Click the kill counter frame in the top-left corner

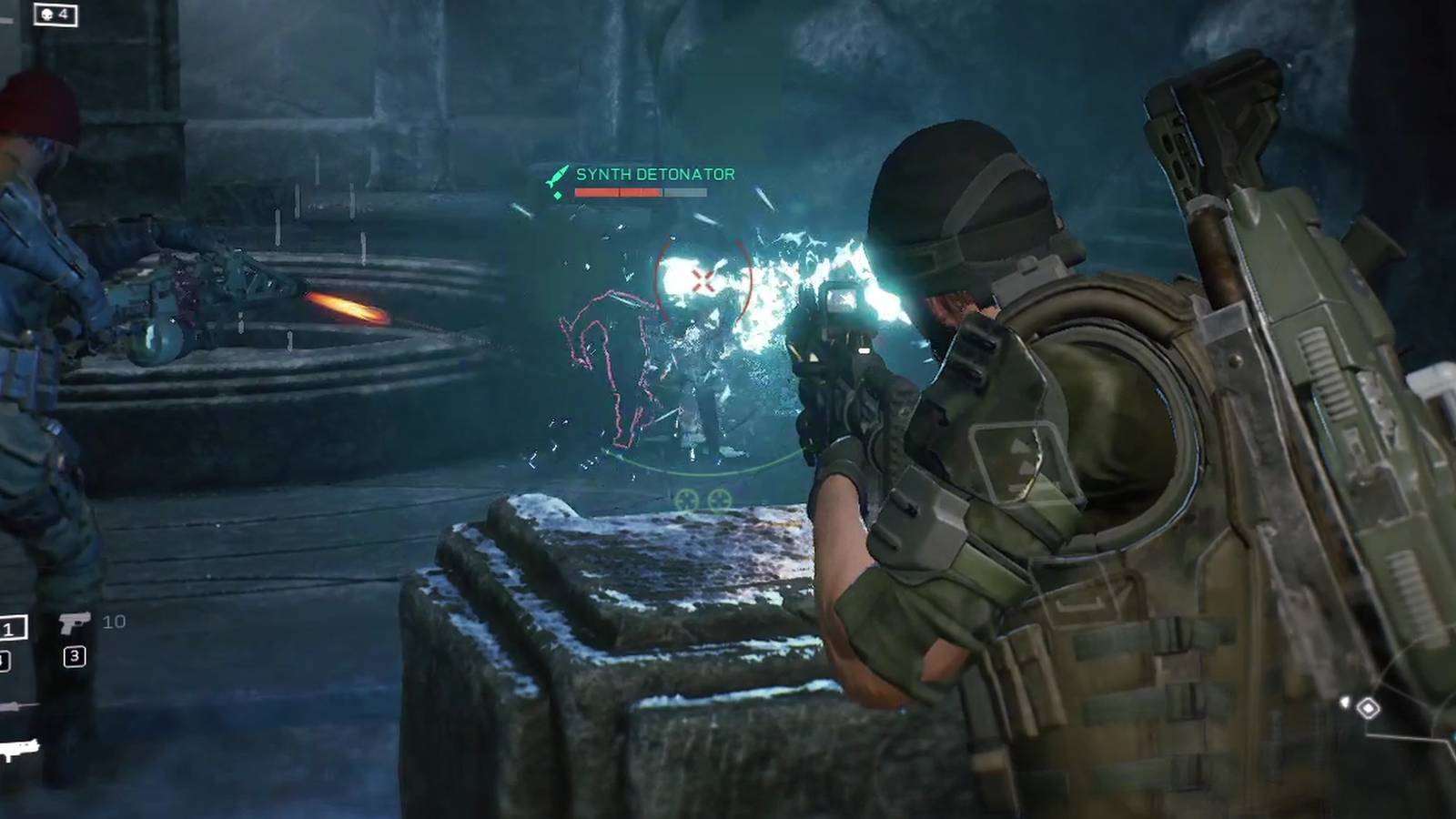pyautogui.click(x=56, y=15)
